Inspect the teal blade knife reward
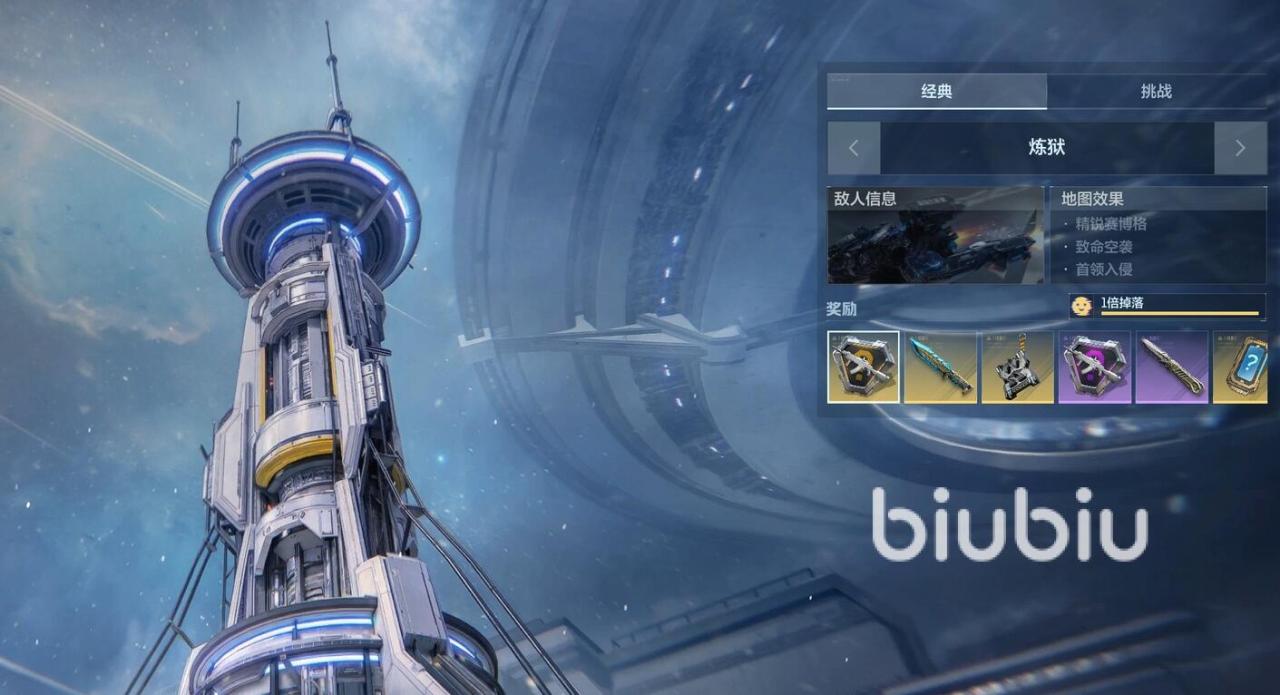Image resolution: width=1280 pixels, height=695 pixels. [x=940, y=367]
